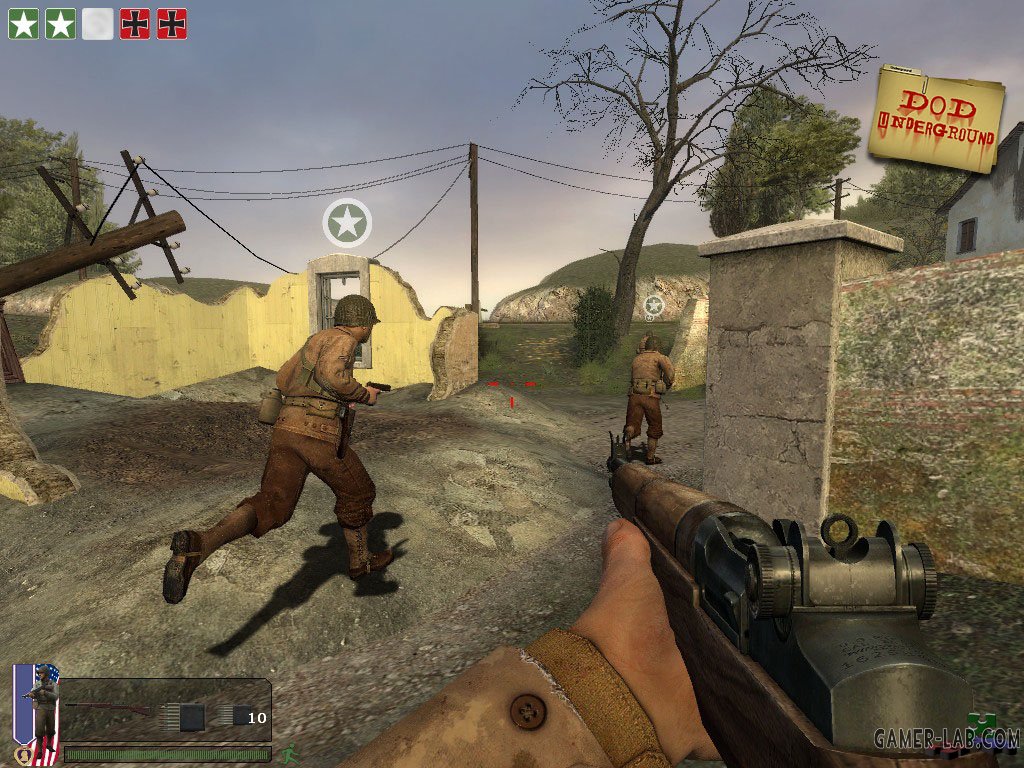Screen dimensions: 1024x768
Task: Open the DOD Underground folder logo
Action: [x=936, y=117]
